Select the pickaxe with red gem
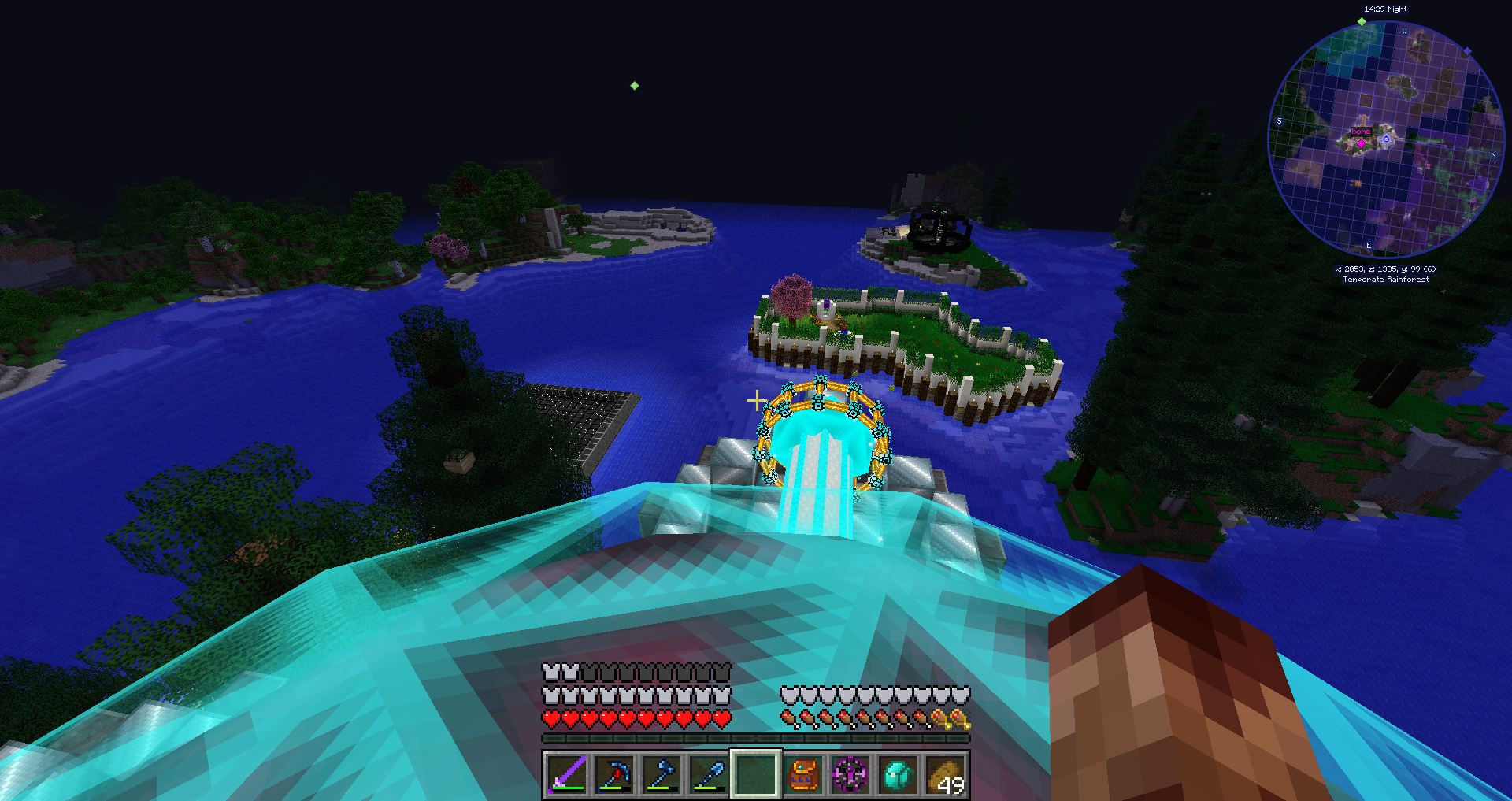 614,774
